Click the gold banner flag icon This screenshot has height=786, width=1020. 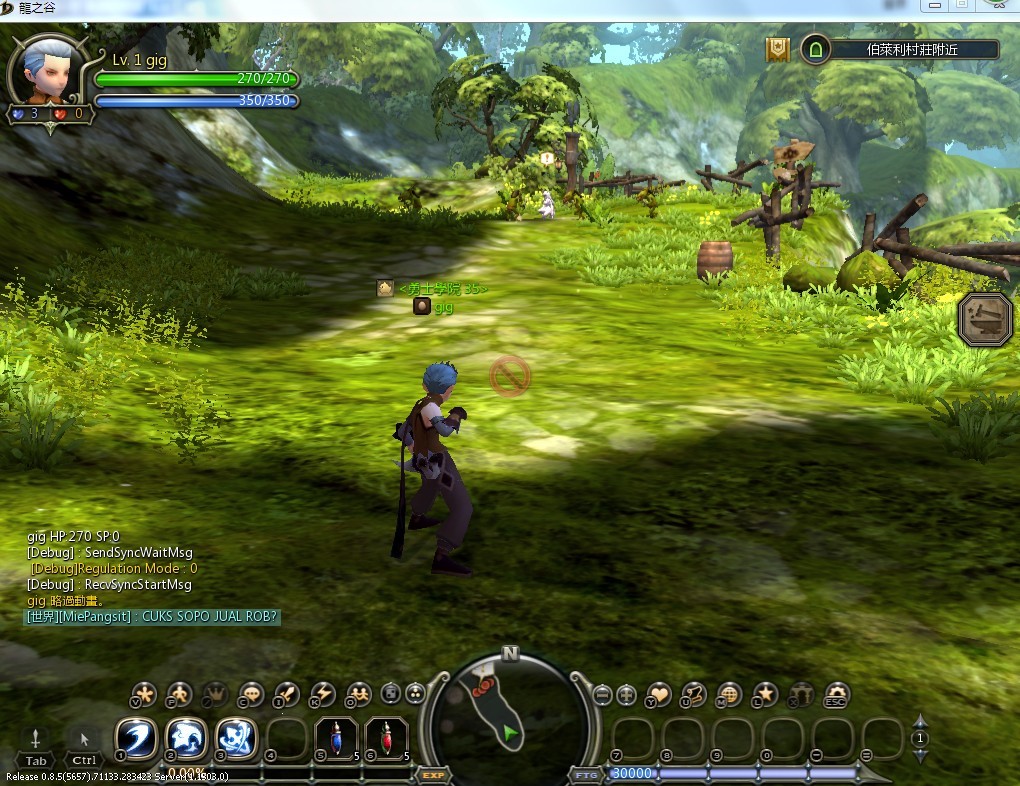[778, 50]
